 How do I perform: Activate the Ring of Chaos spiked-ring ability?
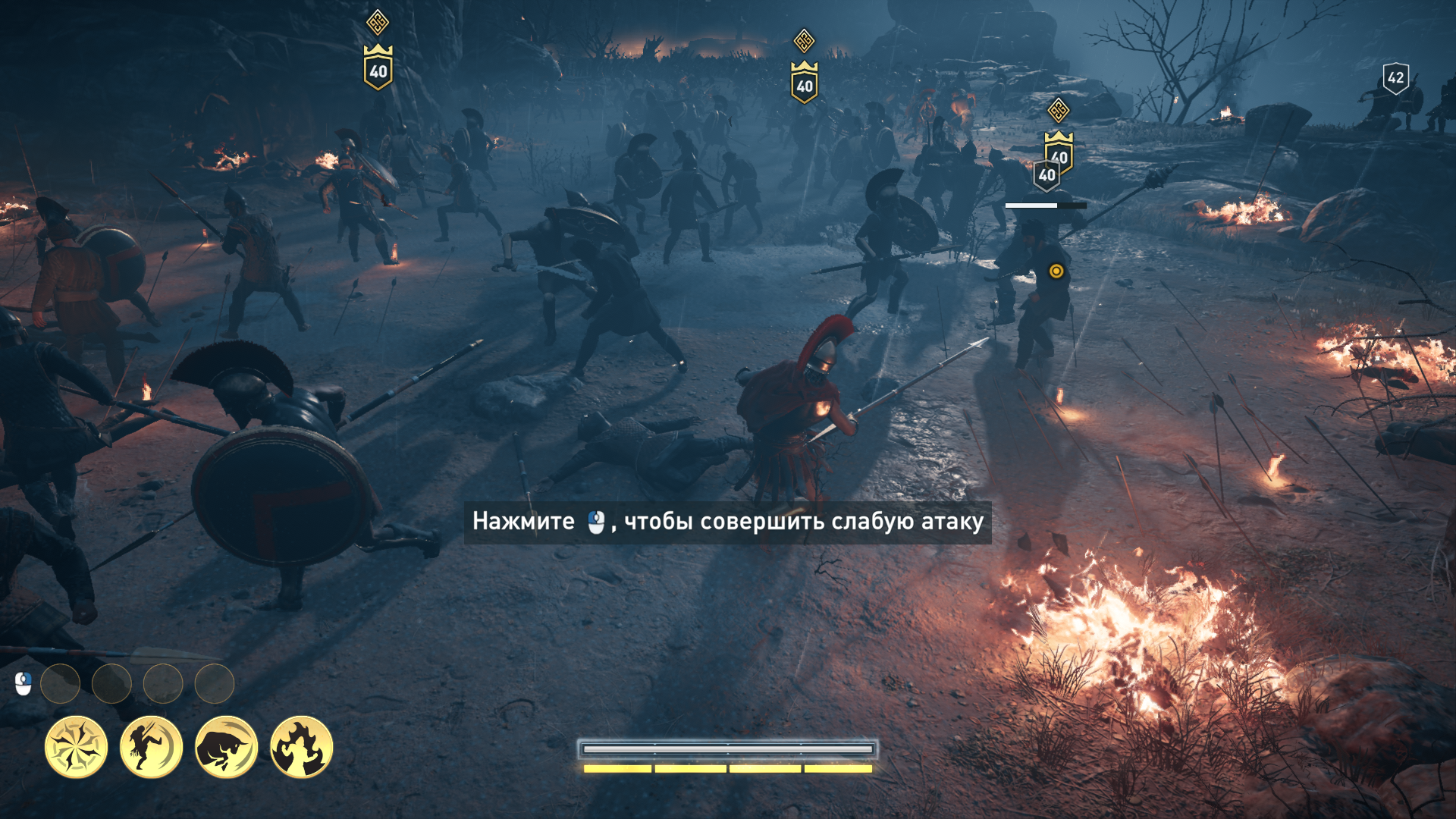coord(76,747)
